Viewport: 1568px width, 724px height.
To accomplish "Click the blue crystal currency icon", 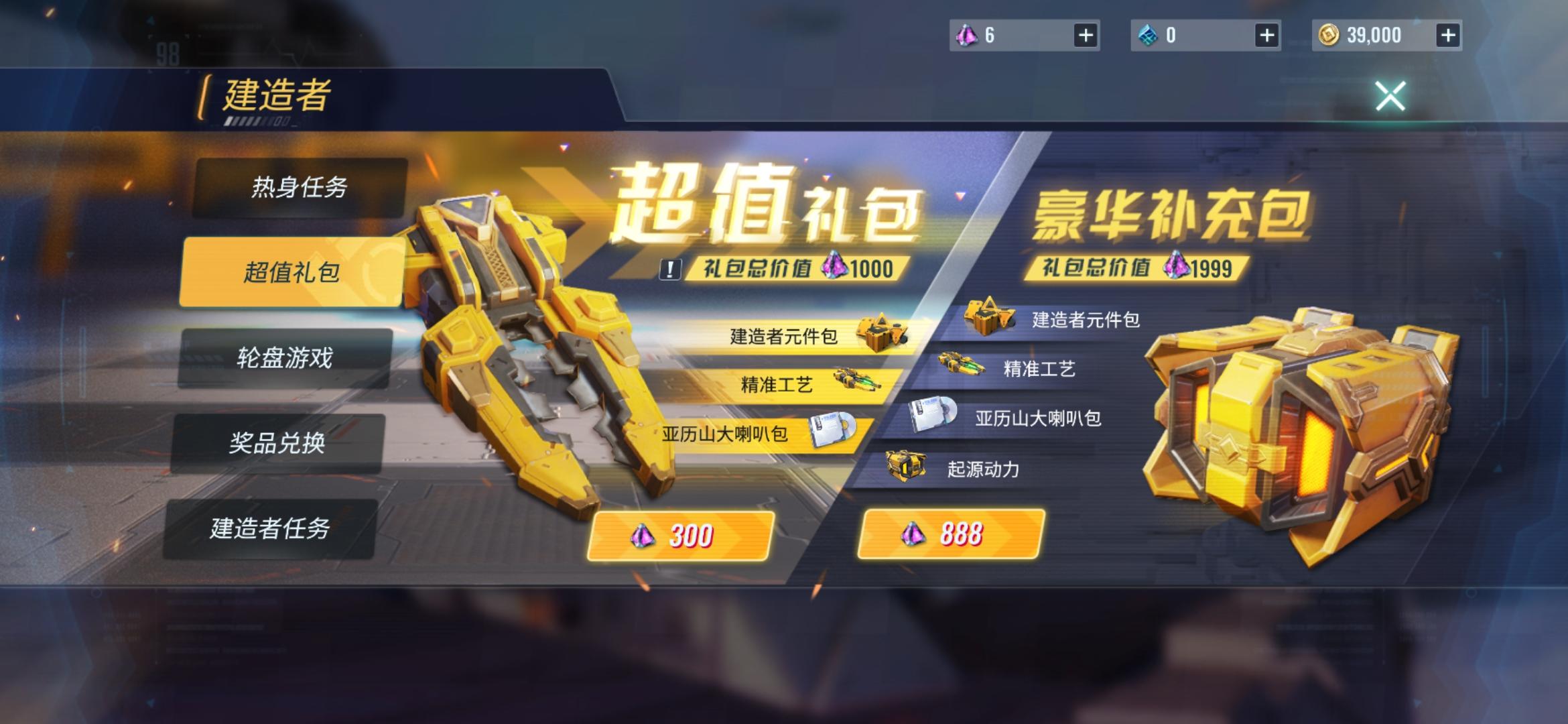I will click(x=1147, y=35).
